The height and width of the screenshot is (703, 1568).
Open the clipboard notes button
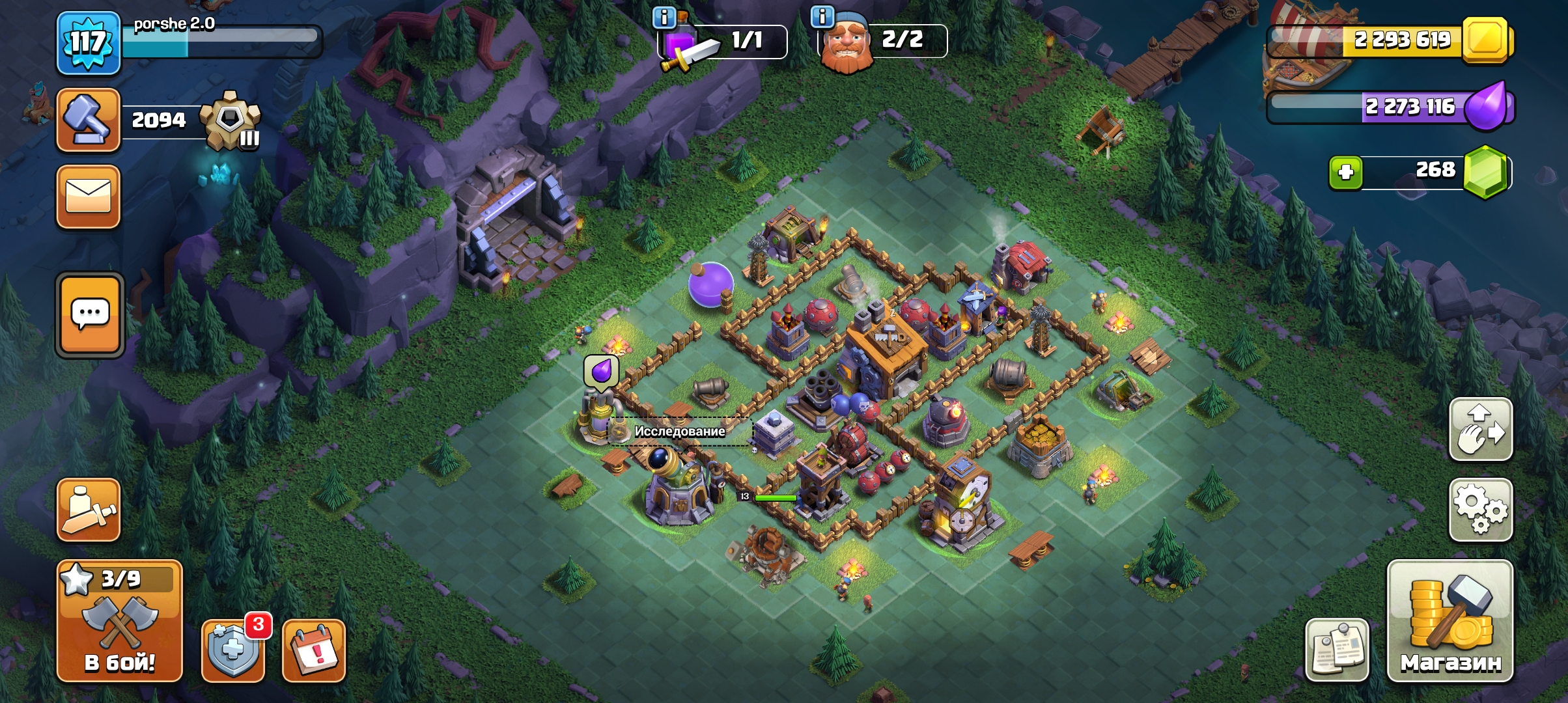[1337, 650]
